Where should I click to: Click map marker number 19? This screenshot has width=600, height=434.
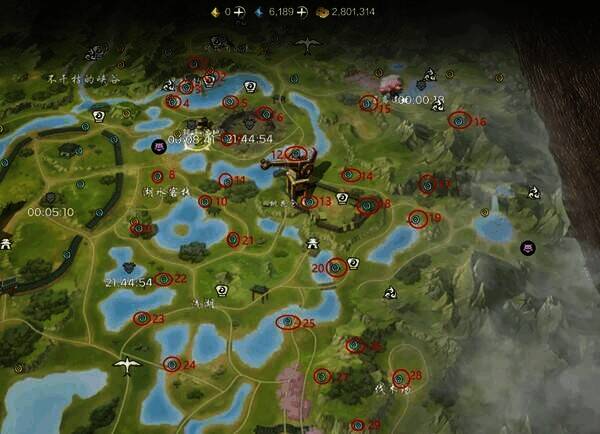(x=417, y=218)
